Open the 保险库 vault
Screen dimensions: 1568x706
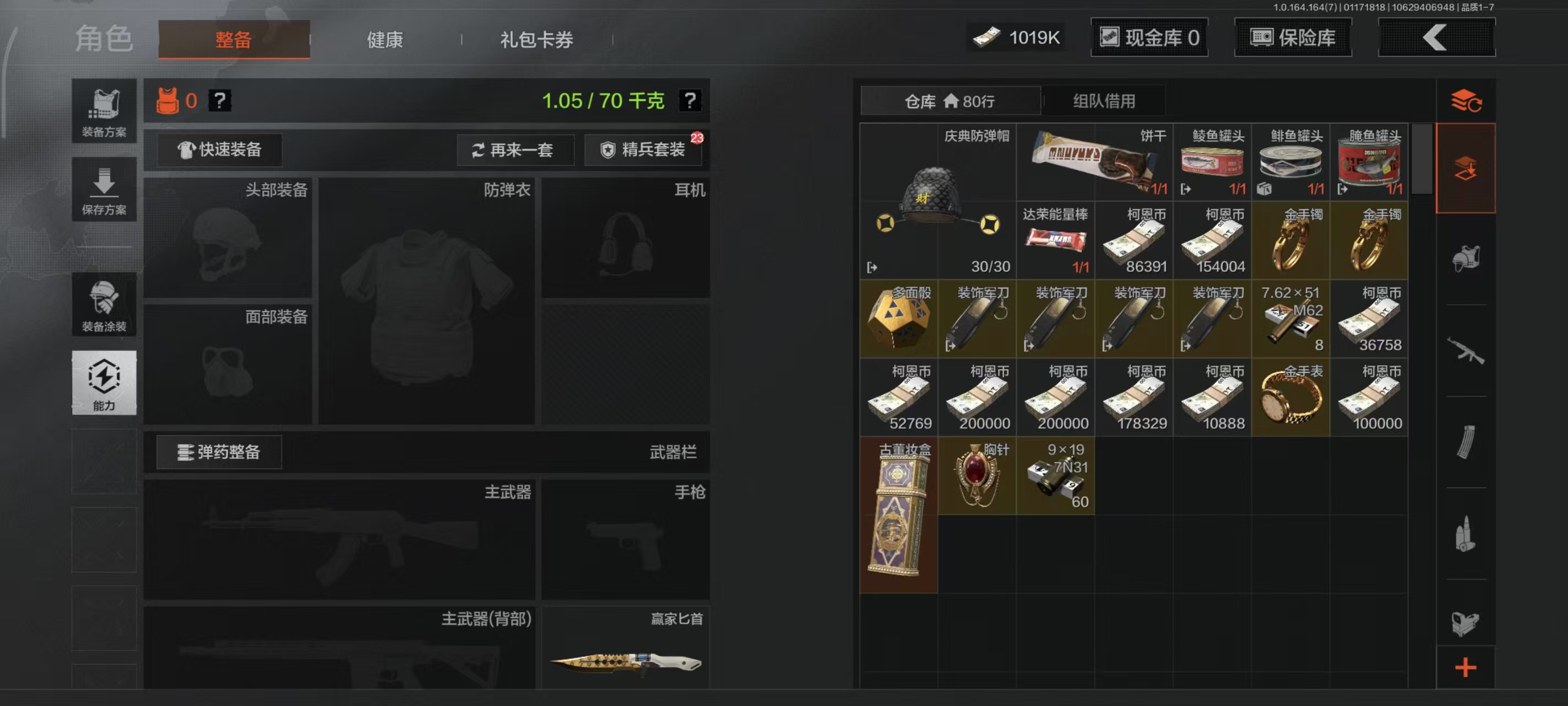1292,37
